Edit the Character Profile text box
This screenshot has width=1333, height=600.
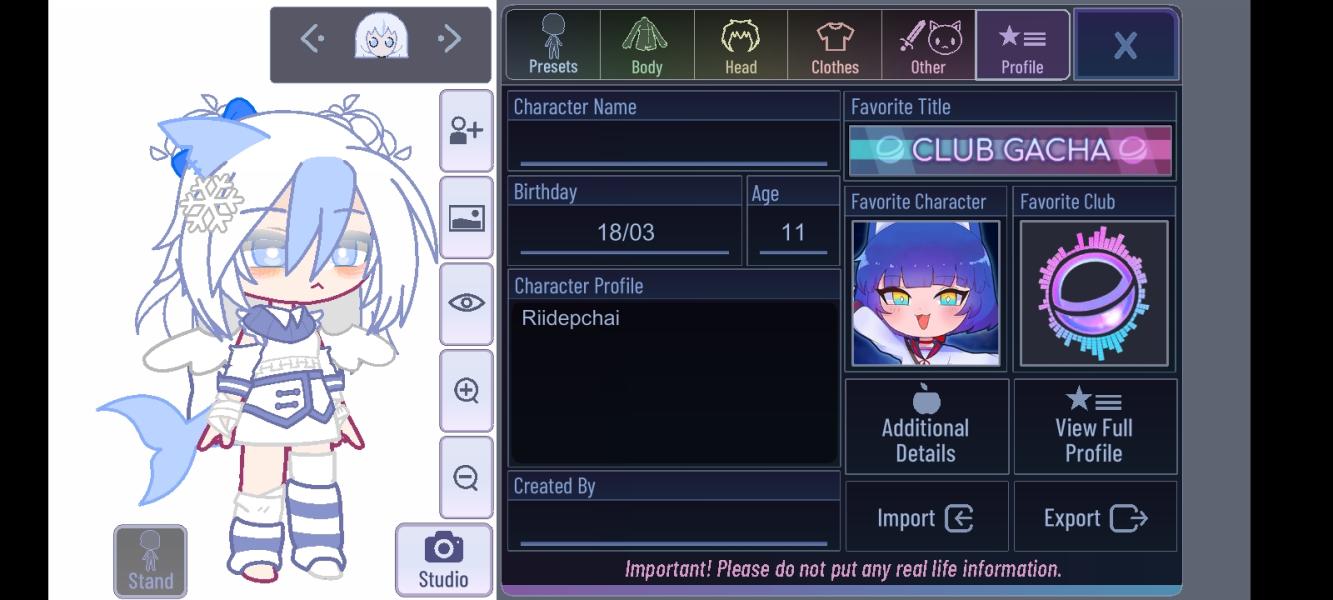(x=673, y=380)
